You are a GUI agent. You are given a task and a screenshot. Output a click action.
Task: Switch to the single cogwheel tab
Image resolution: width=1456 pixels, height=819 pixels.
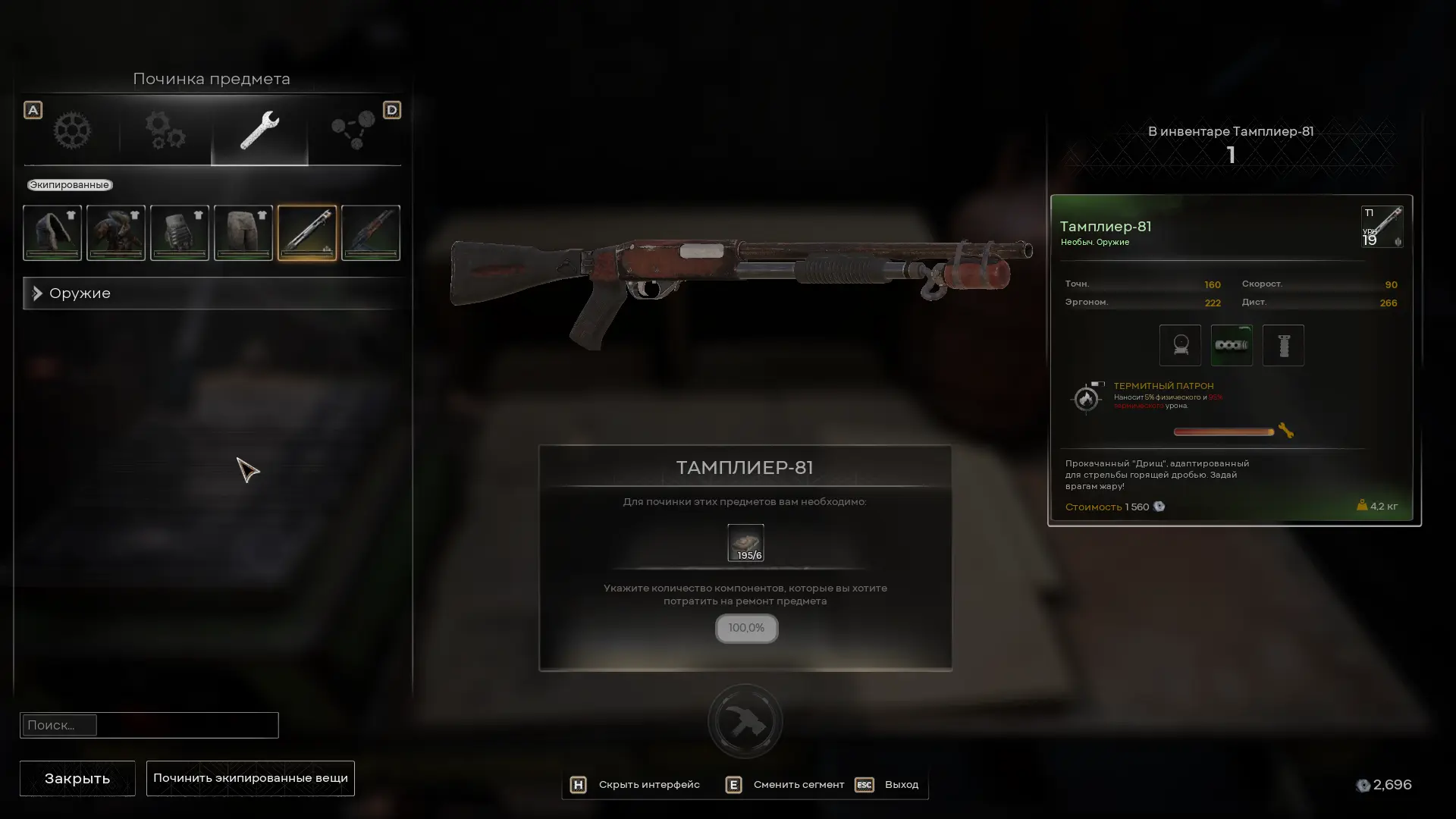click(x=72, y=130)
